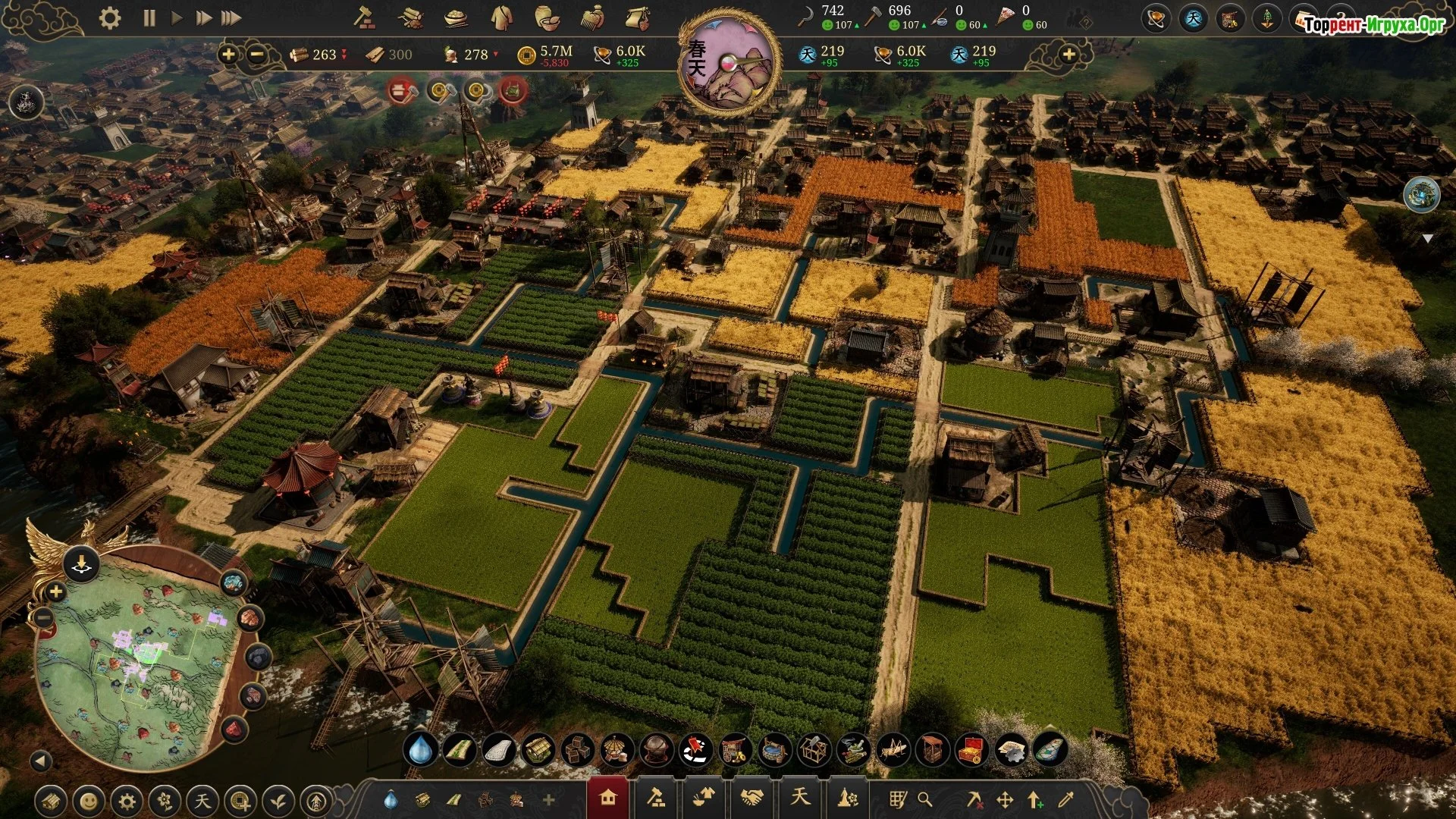Select the market cart build option
The image size is (1456, 819).
tap(734, 751)
